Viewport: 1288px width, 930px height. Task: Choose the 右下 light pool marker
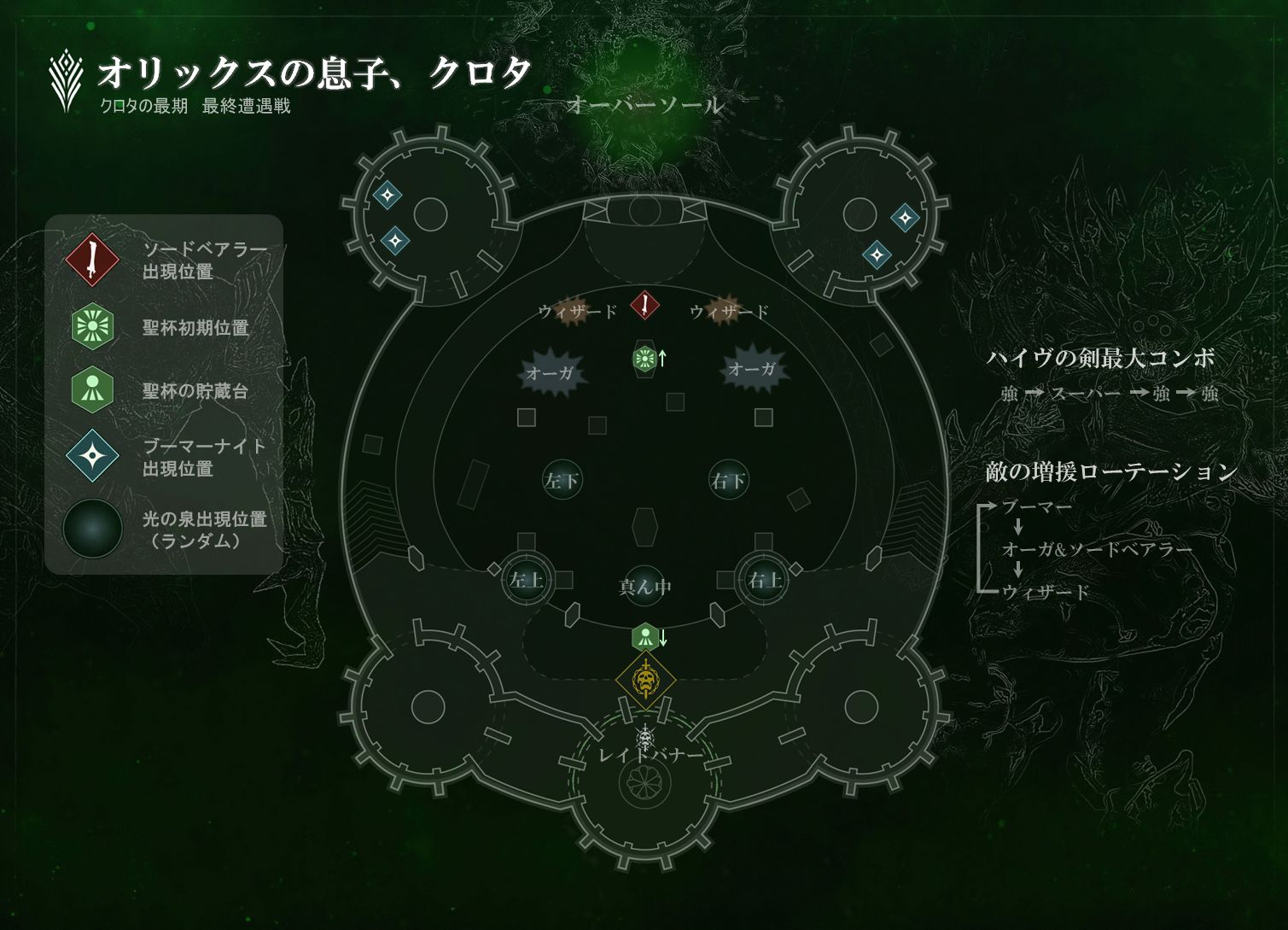coord(729,480)
